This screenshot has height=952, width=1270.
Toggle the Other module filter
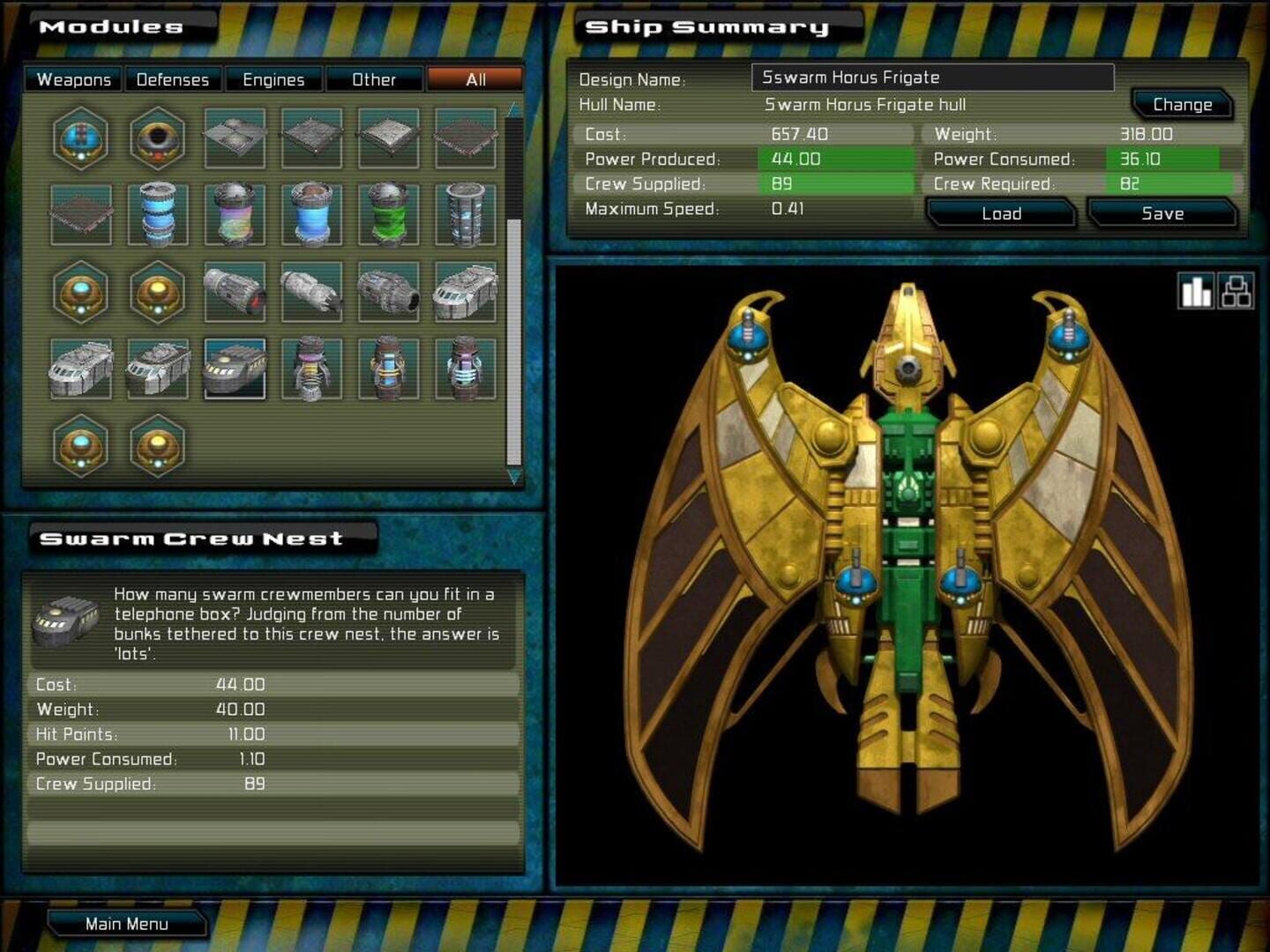point(376,79)
